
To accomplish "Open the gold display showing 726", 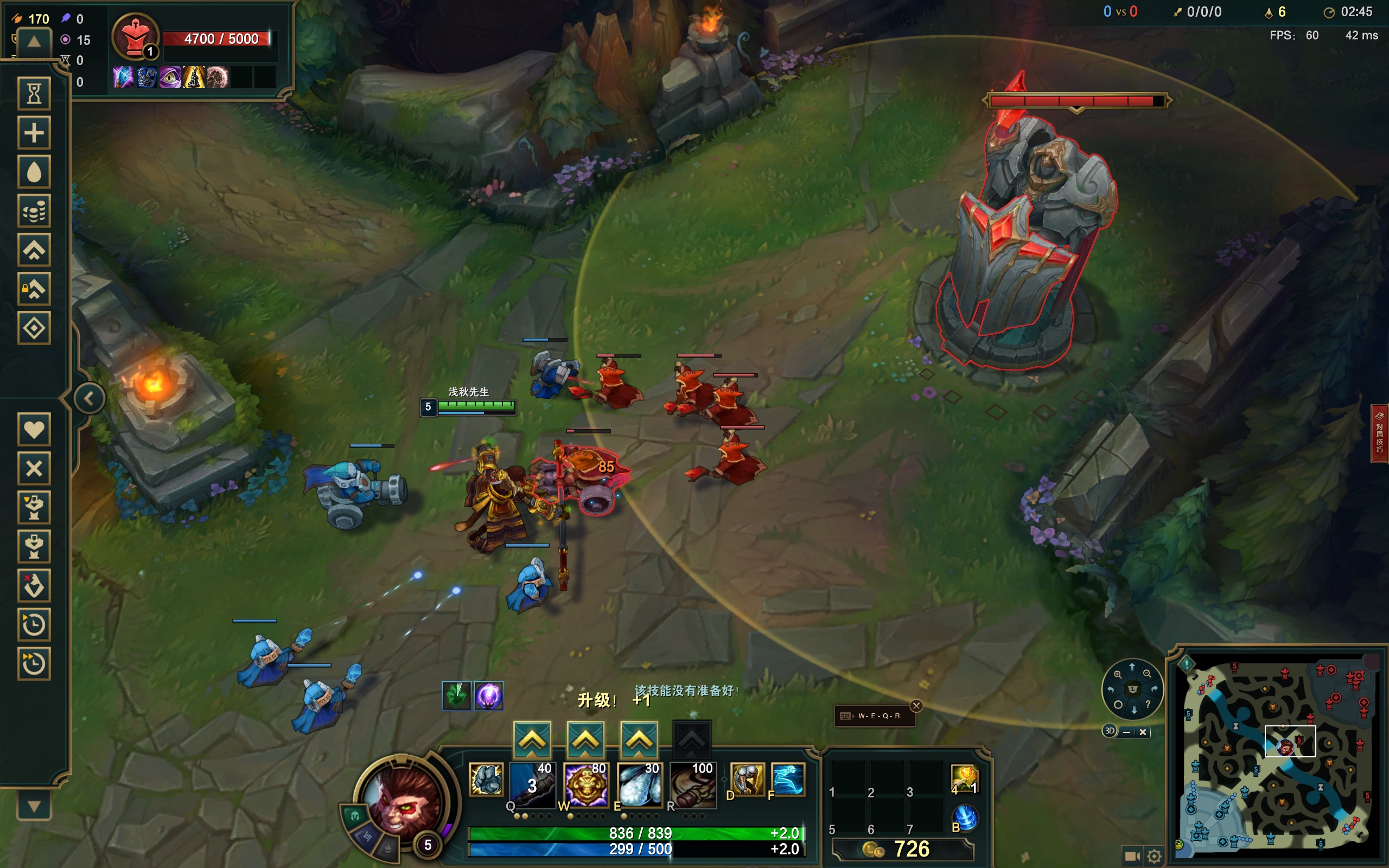I will (x=902, y=848).
